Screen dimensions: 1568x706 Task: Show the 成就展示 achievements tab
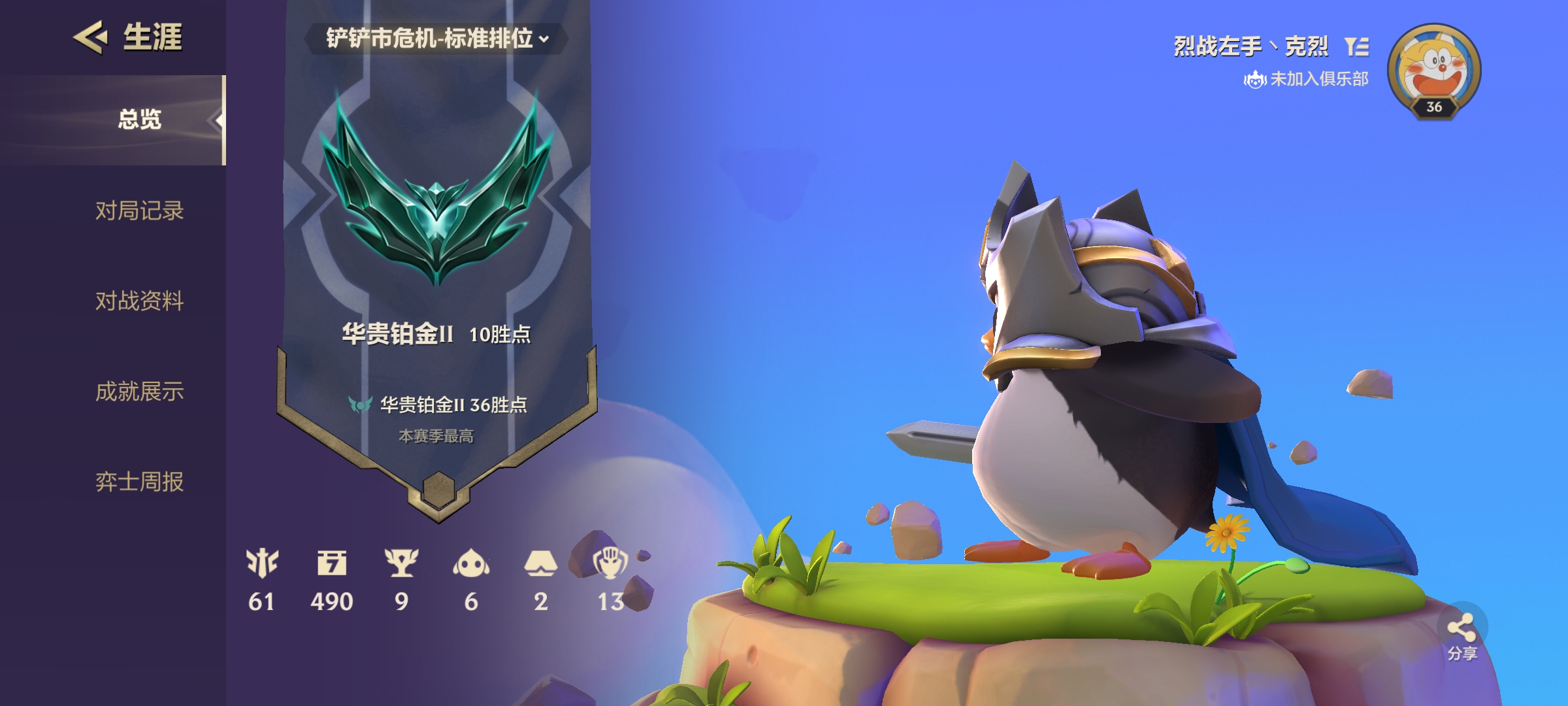pyautogui.click(x=139, y=392)
